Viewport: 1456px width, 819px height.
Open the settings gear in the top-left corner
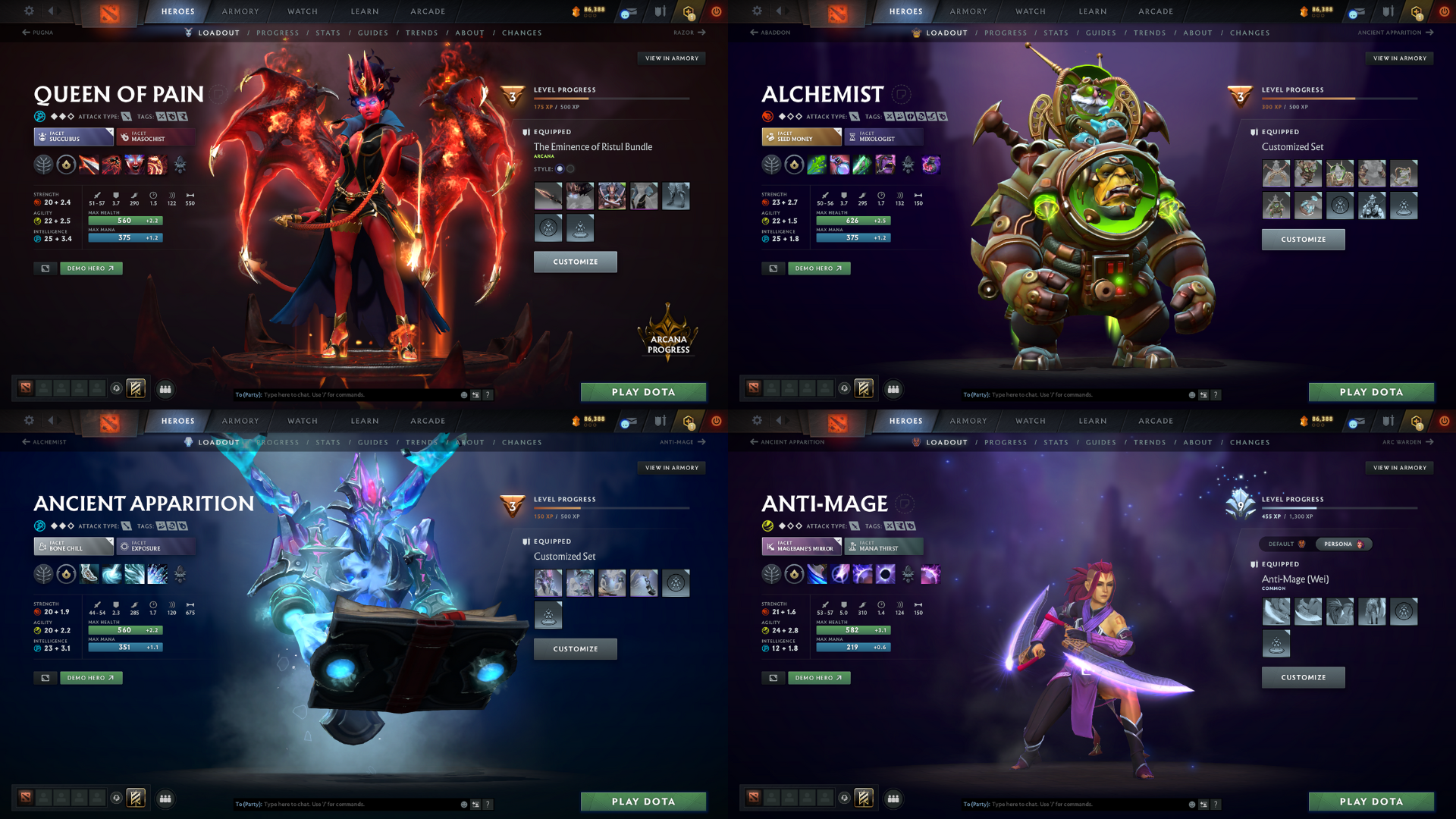(x=29, y=11)
